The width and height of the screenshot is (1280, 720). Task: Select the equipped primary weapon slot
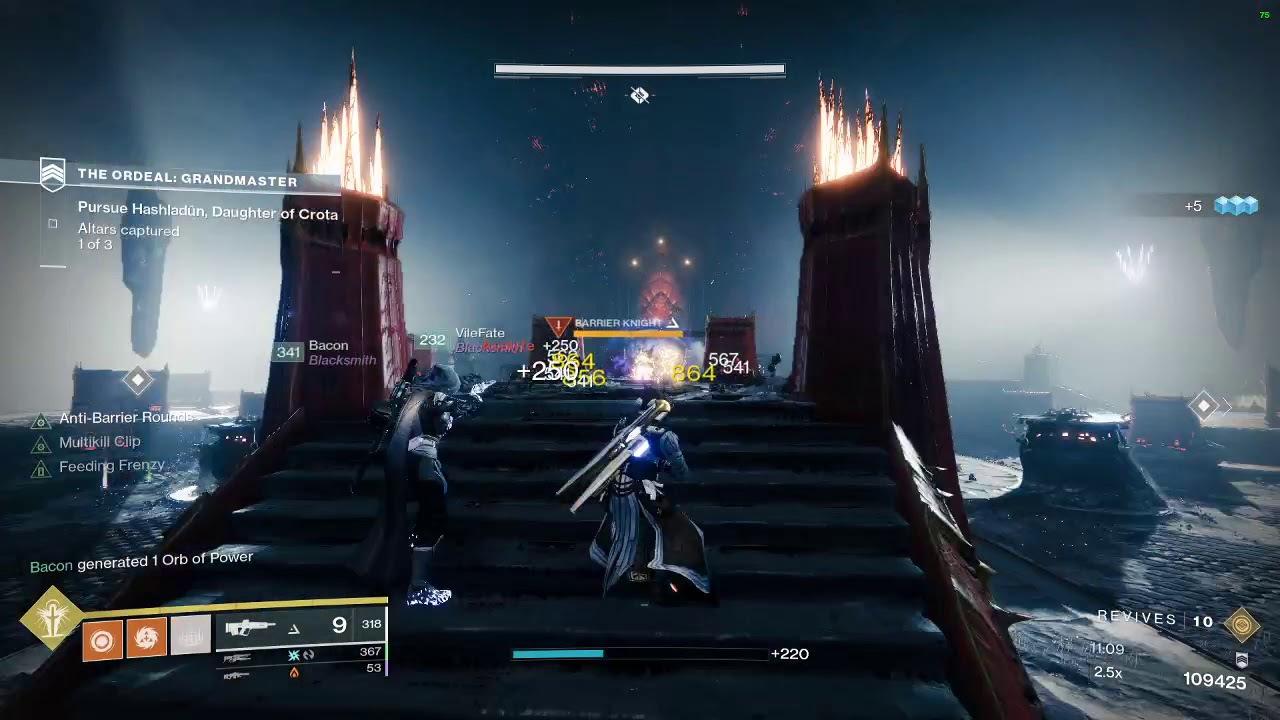coord(300,627)
